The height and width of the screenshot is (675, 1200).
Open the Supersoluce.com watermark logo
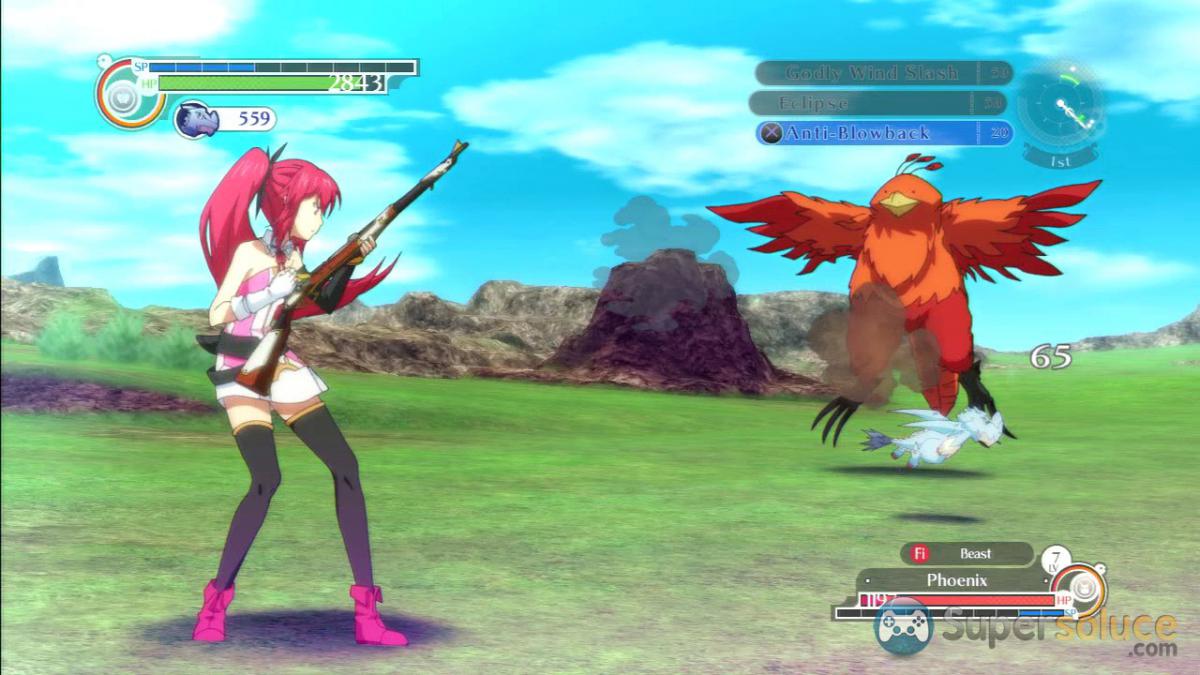1025,629
